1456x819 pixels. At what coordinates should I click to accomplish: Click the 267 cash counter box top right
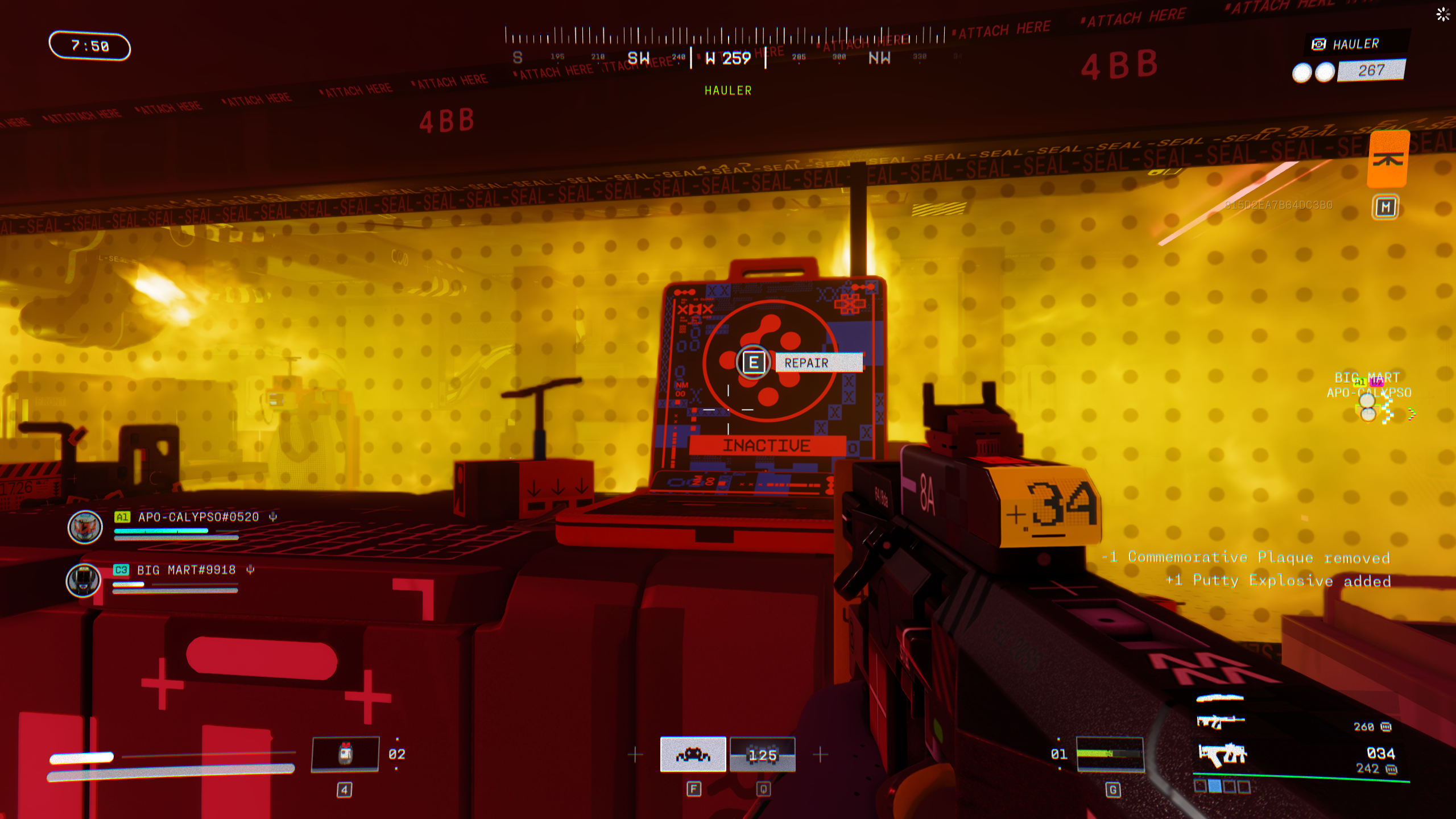[1371, 71]
